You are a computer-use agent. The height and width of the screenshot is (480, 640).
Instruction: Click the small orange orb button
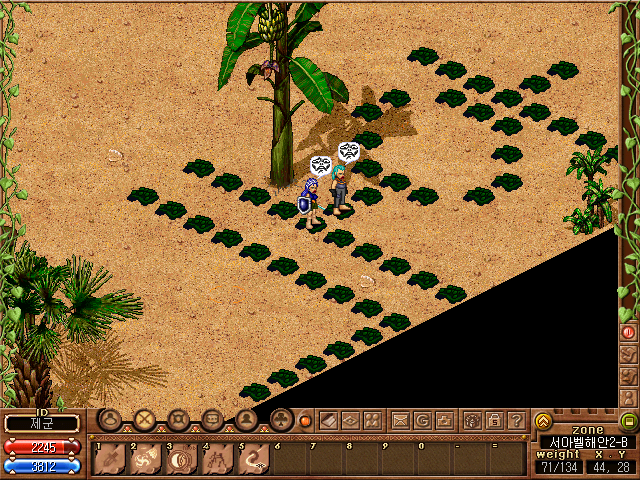(x=306, y=421)
